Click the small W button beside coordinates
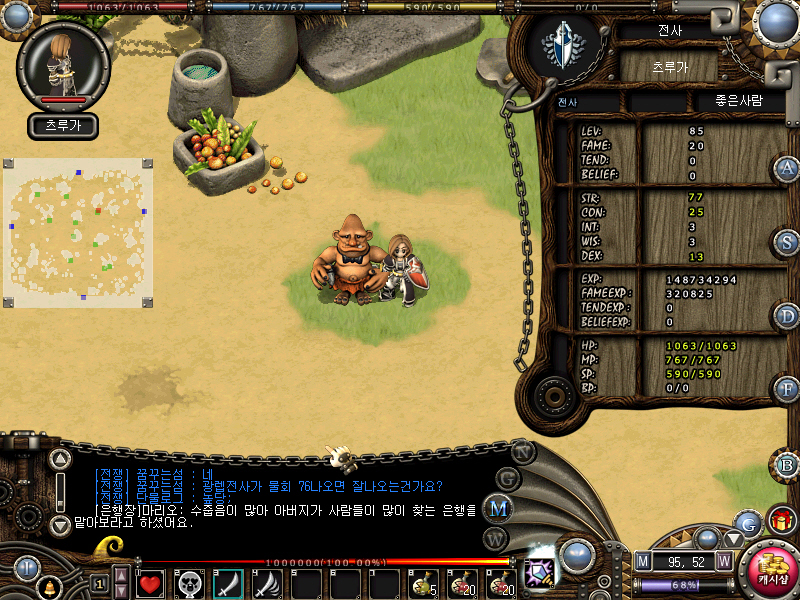This screenshot has height=600, width=800. (724, 561)
